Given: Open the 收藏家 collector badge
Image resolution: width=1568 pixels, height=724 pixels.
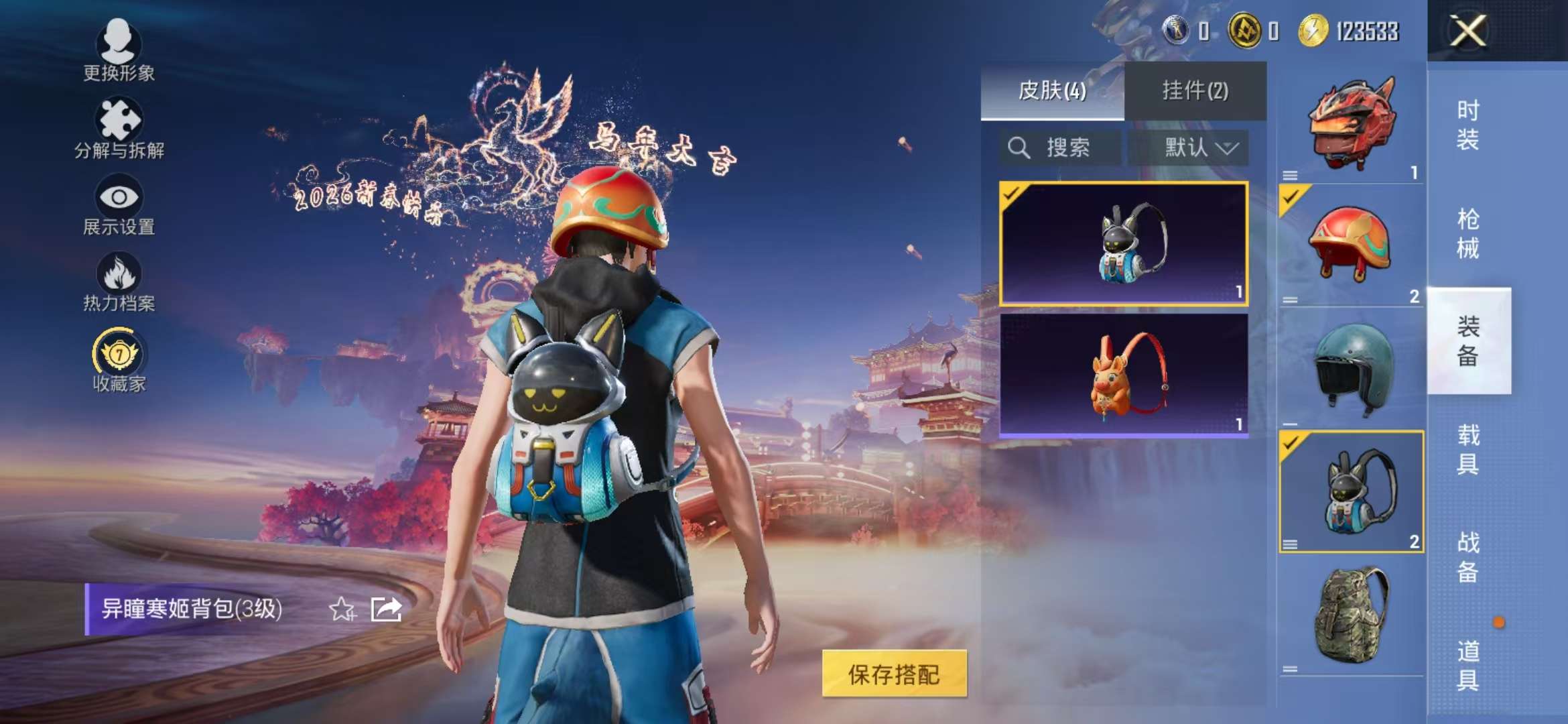Looking at the screenshot, I should (119, 357).
